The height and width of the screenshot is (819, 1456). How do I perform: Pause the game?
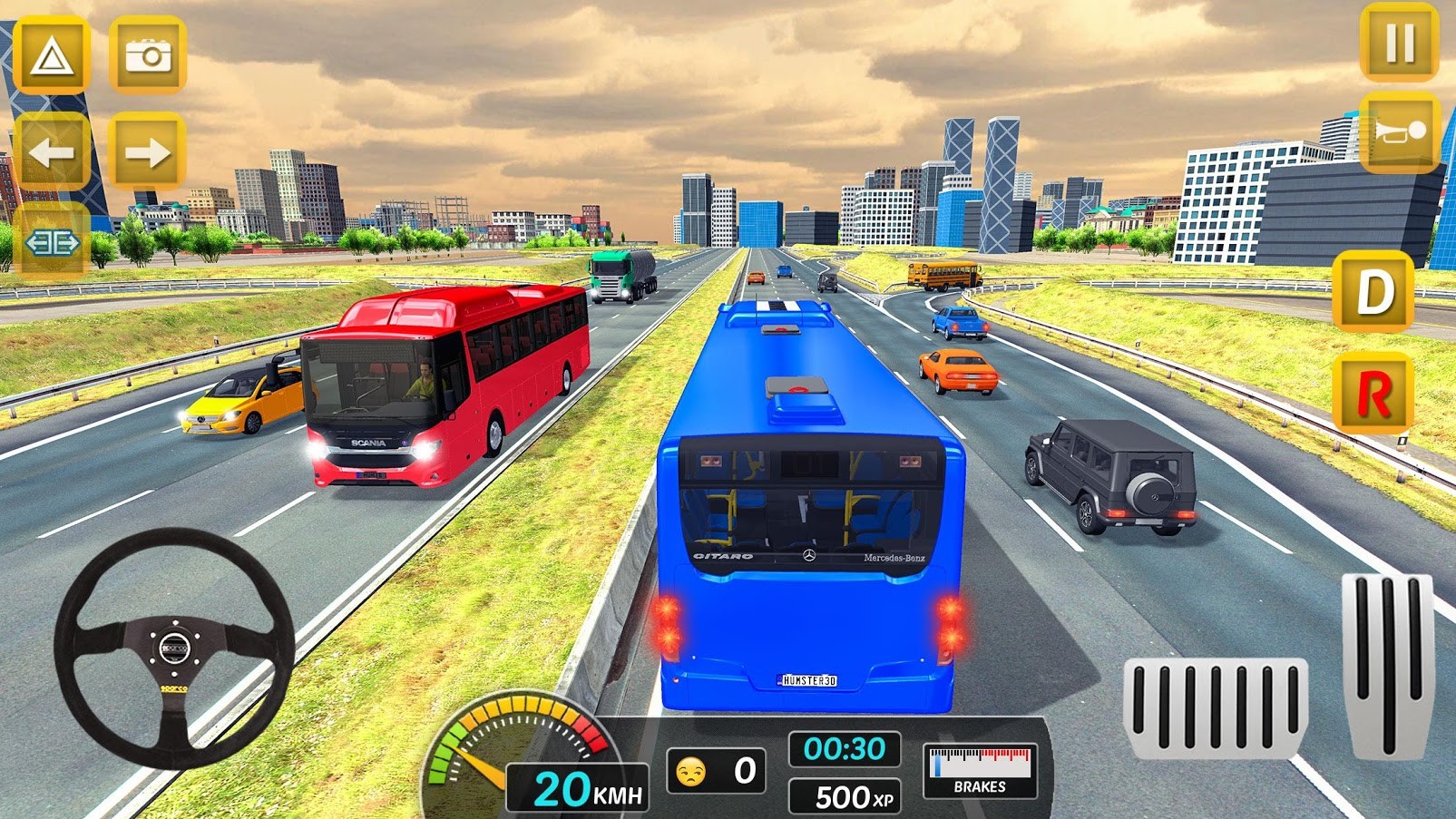tap(1399, 43)
